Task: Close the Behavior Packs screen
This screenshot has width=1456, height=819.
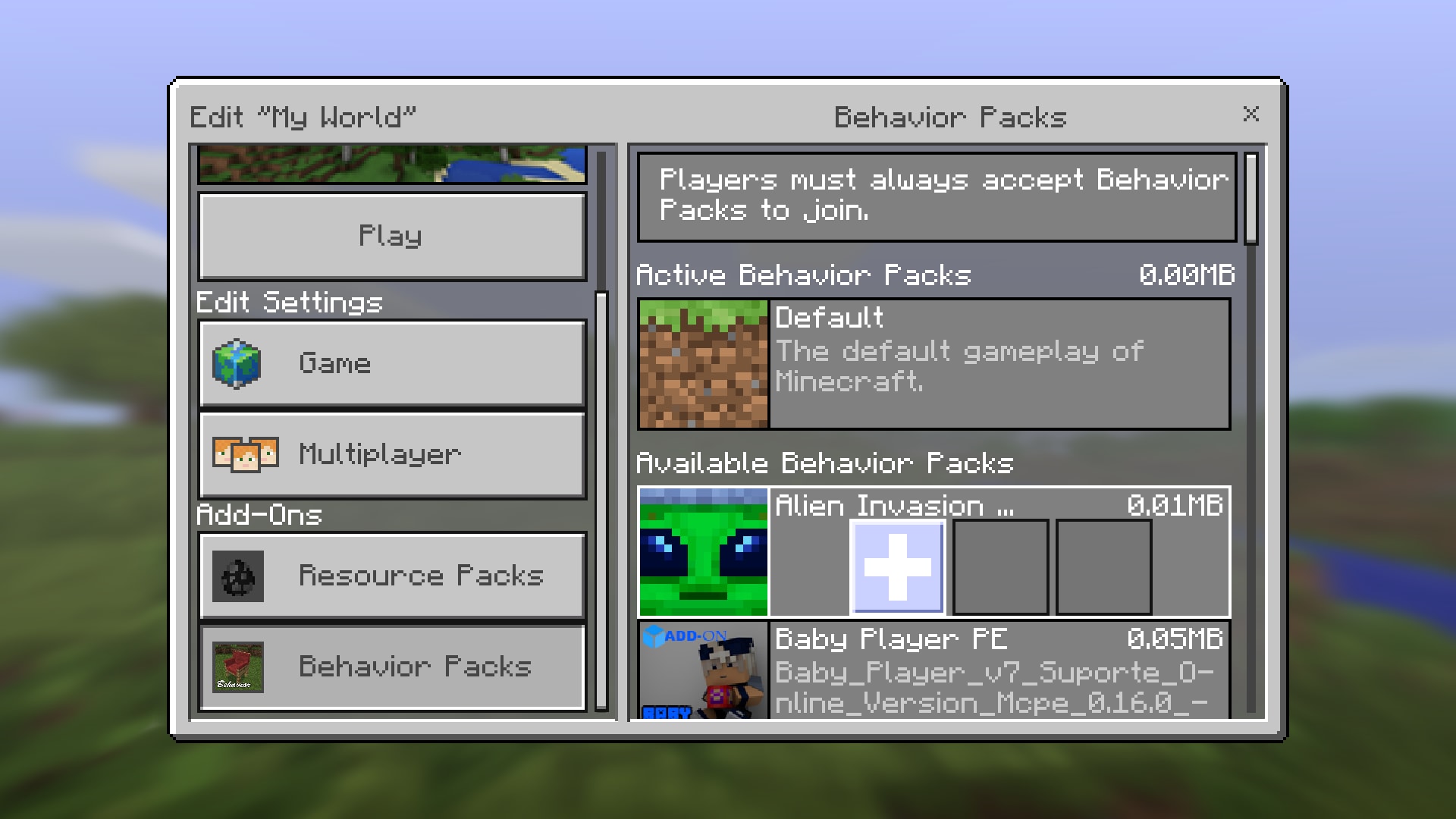Action: [x=1251, y=115]
